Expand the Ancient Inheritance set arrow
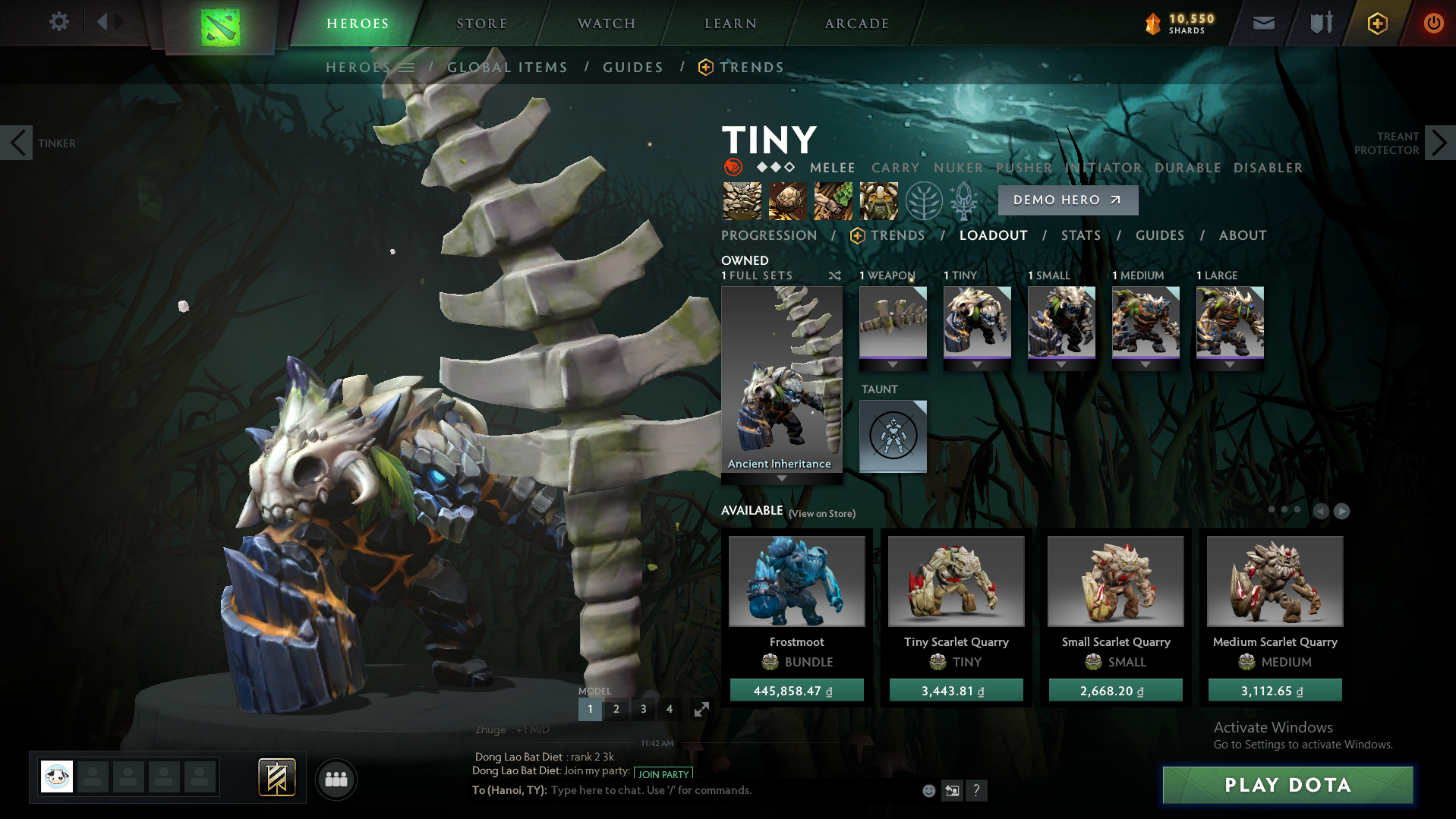Image resolution: width=1456 pixels, height=819 pixels. pos(781,478)
